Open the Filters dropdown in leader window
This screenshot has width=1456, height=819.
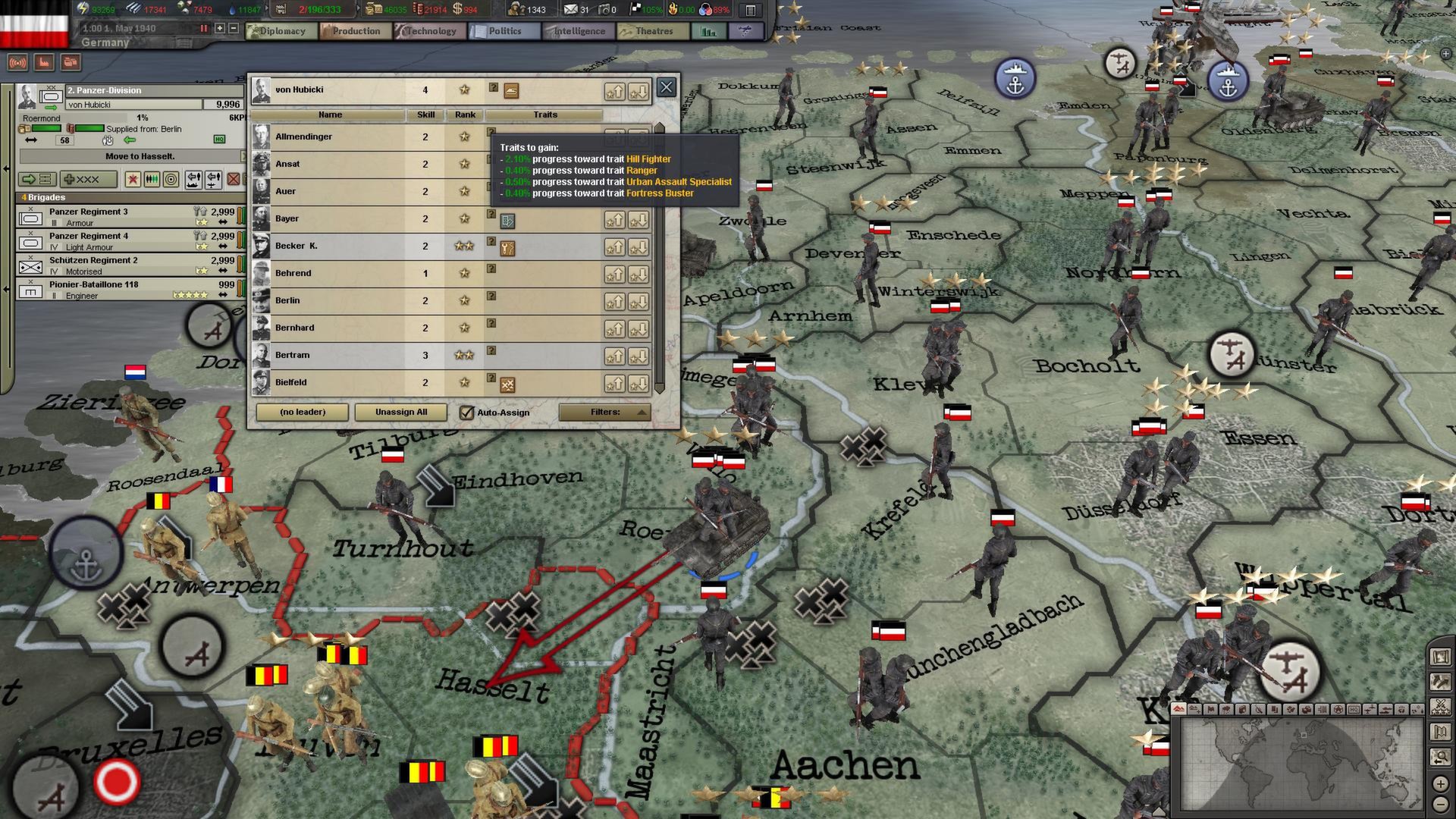tap(604, 412)
